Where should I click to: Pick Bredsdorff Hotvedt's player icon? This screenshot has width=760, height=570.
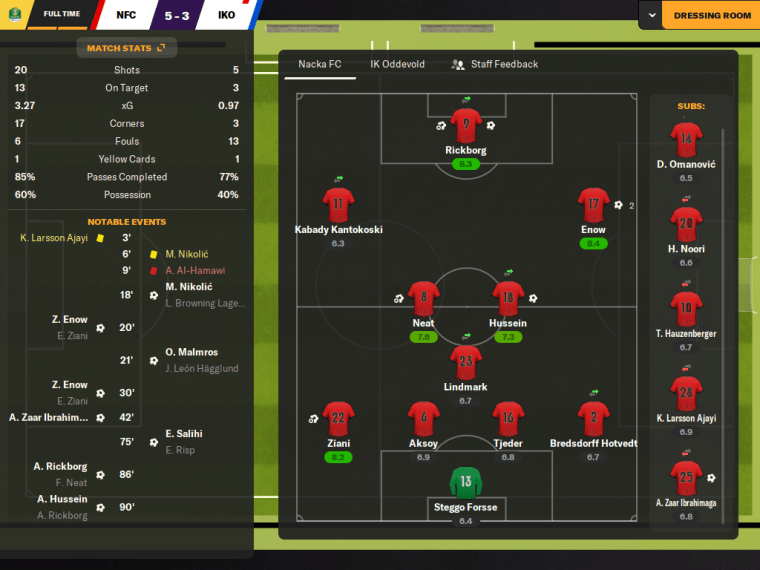(x=593, y=418)
